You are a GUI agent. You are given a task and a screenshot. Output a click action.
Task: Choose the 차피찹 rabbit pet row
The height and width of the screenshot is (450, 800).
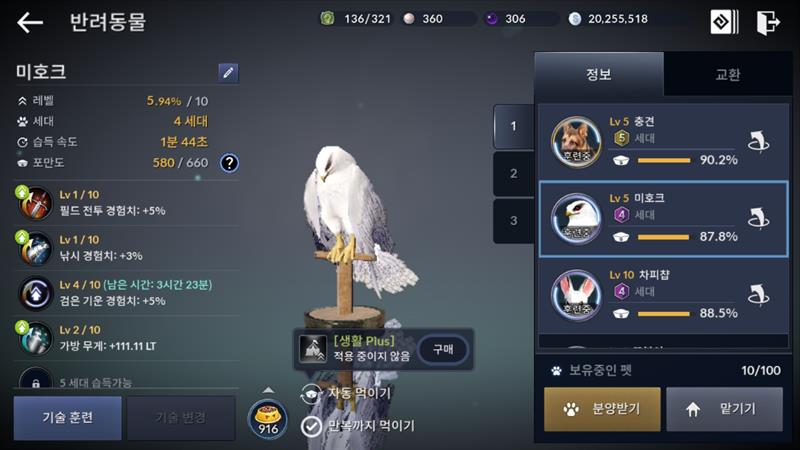click(660, 295)
